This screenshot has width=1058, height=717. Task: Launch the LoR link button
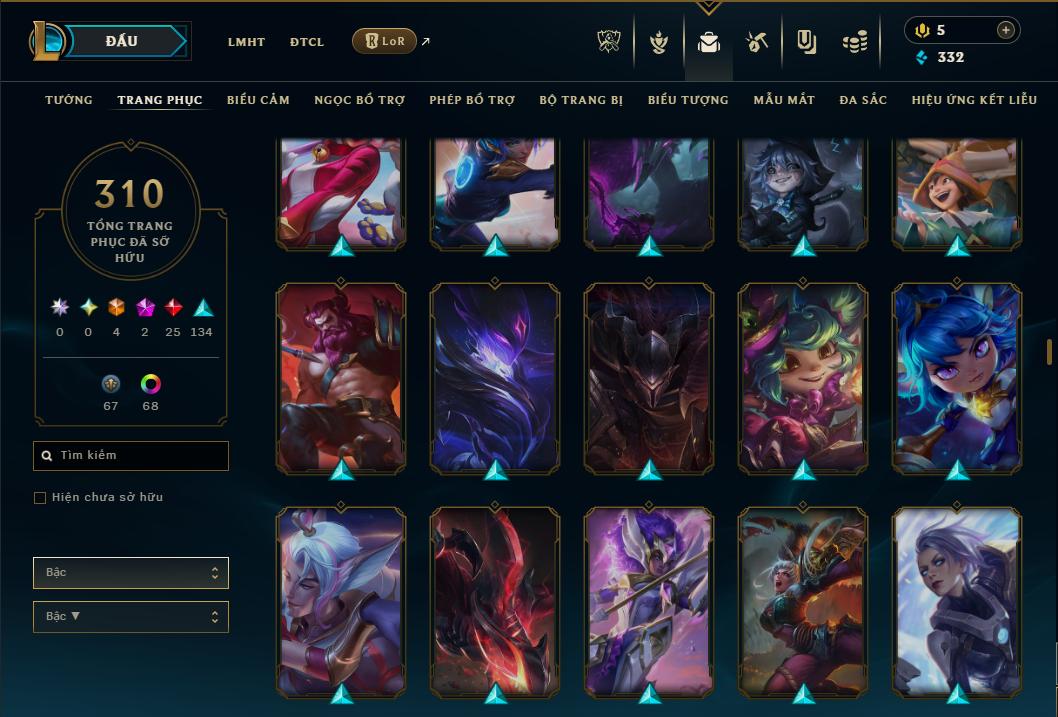(x=384, y=41)
